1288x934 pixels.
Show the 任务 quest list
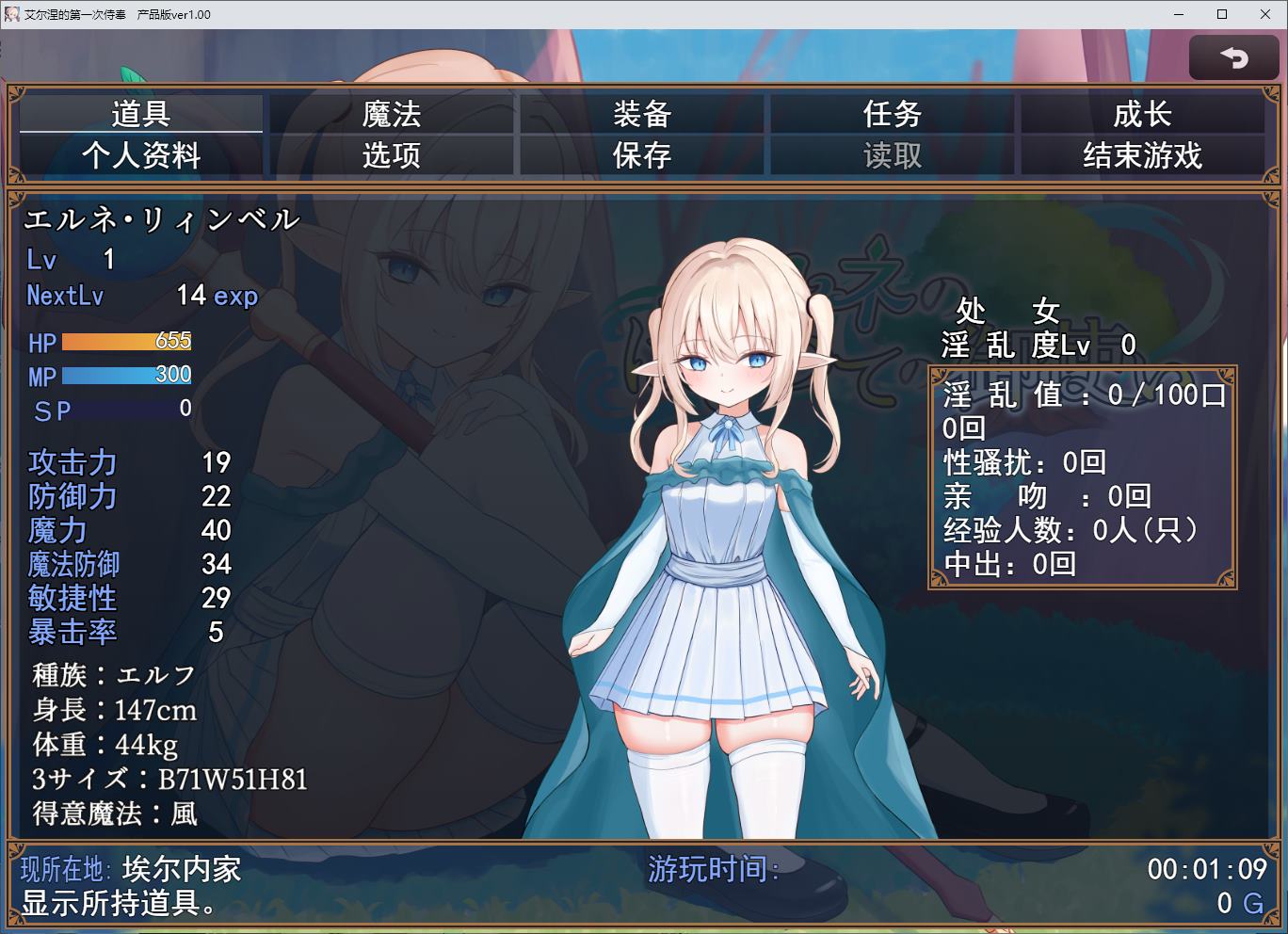point(893,114)
